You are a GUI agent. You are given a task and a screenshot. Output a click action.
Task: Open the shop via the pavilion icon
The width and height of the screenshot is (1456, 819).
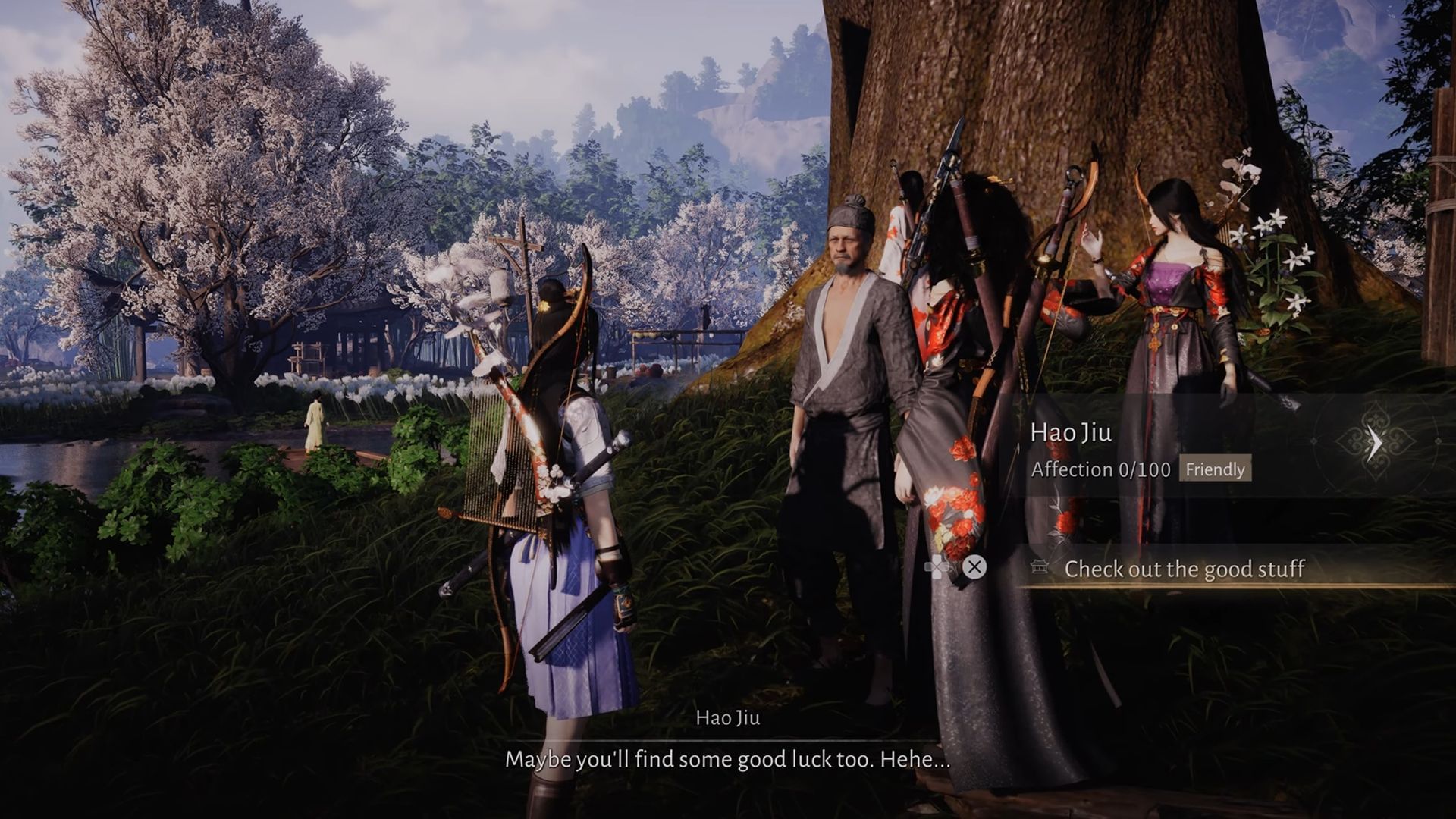pyautogui.click(x=1039, y=566)
